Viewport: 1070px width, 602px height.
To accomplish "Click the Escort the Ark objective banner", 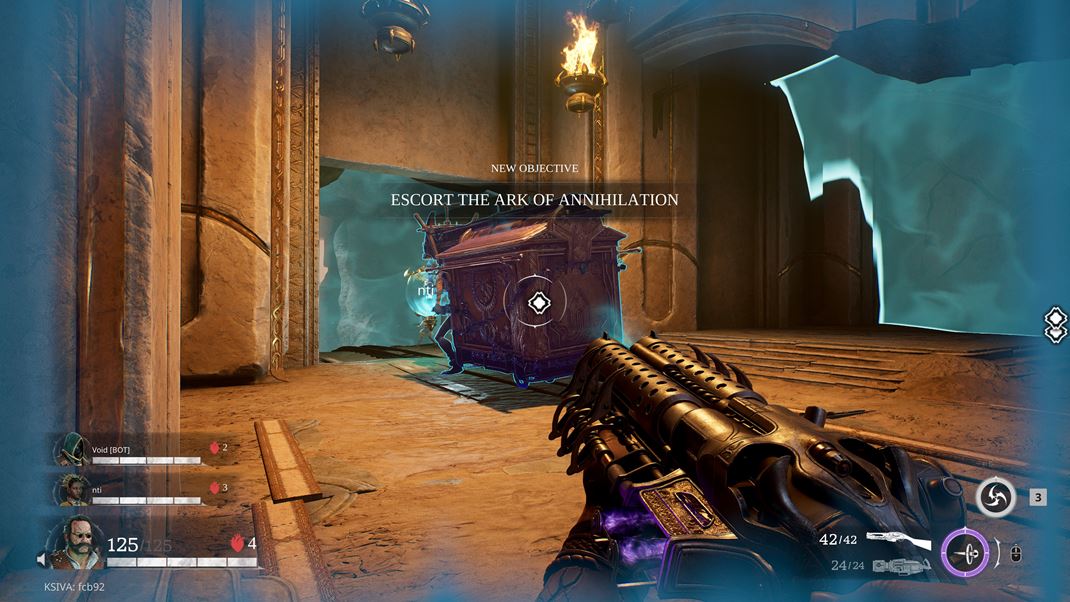I will pyautogui.click(x=534, y=199).
